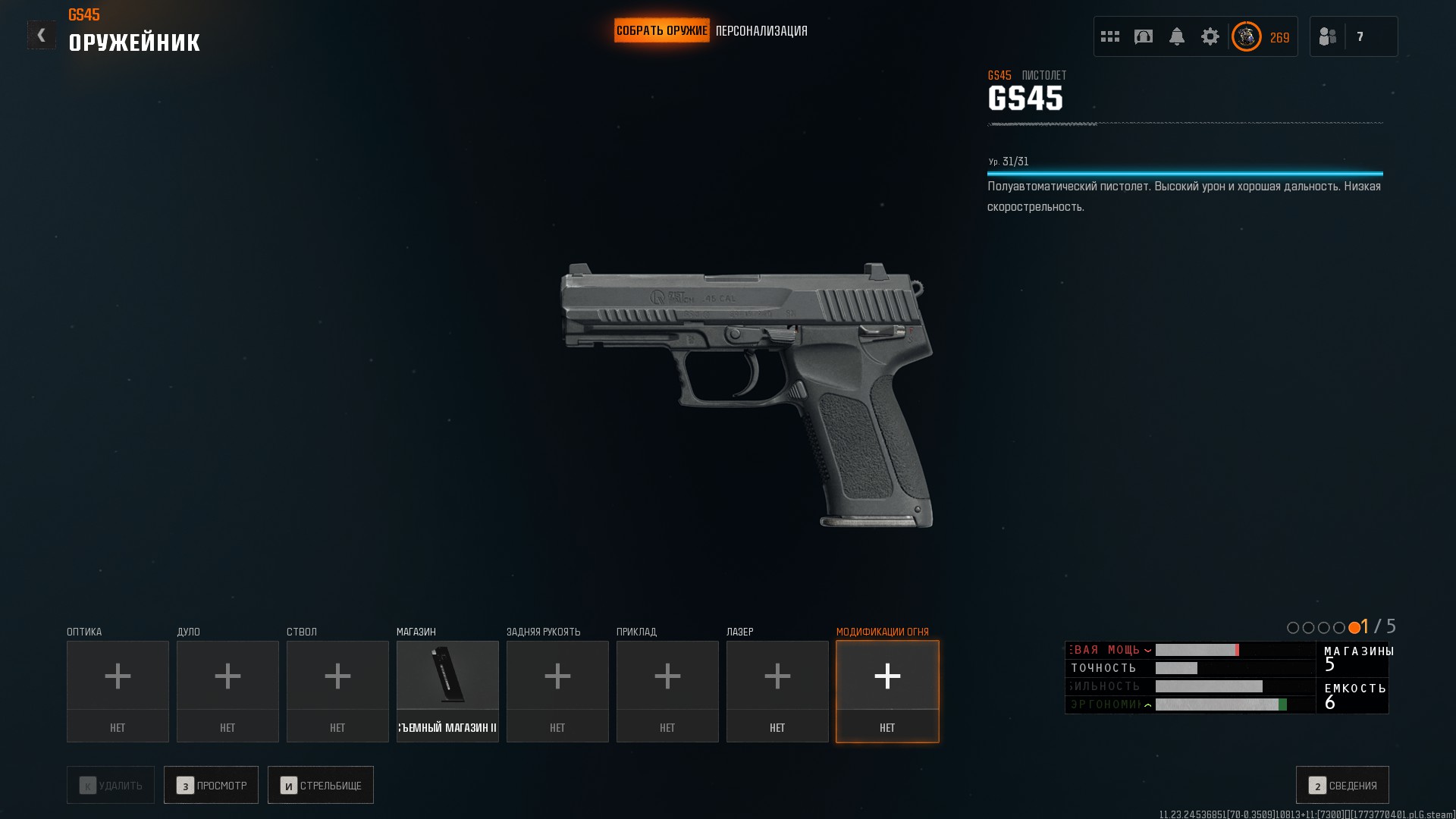The image size is (1456, 819).
Task: Switch to the Персонализация tab
Action: point(761,31)
